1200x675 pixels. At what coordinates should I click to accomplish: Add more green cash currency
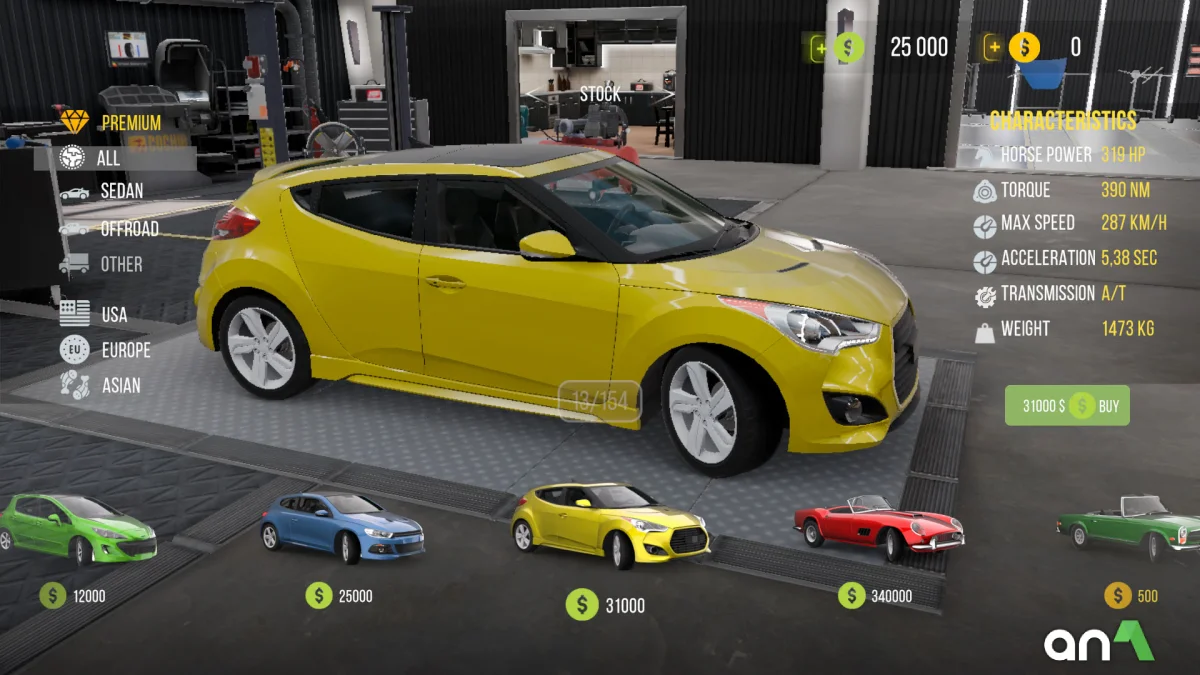(x=819, y=47)
